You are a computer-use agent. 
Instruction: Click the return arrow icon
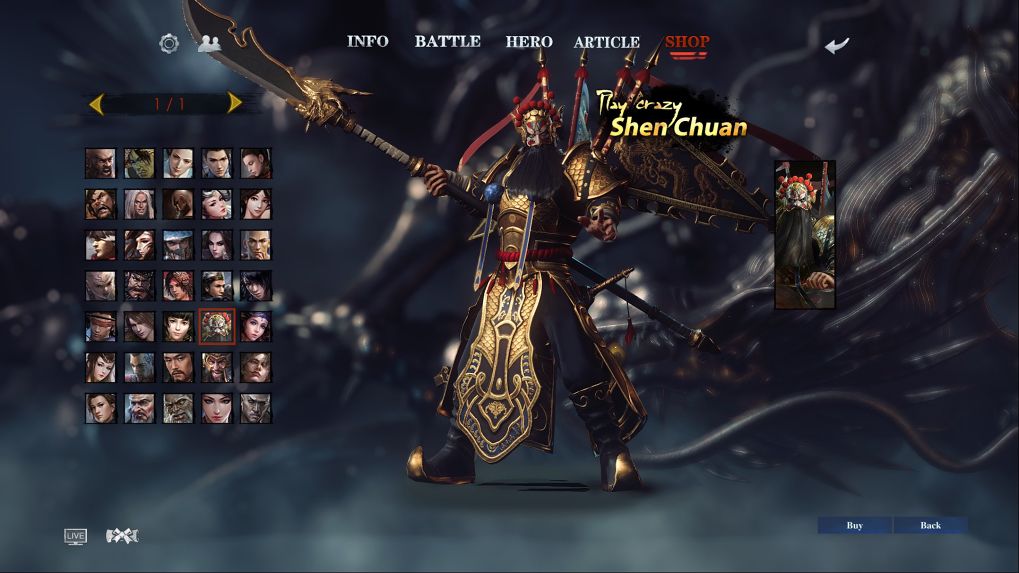pyautogui.click(x=837, y=45)
